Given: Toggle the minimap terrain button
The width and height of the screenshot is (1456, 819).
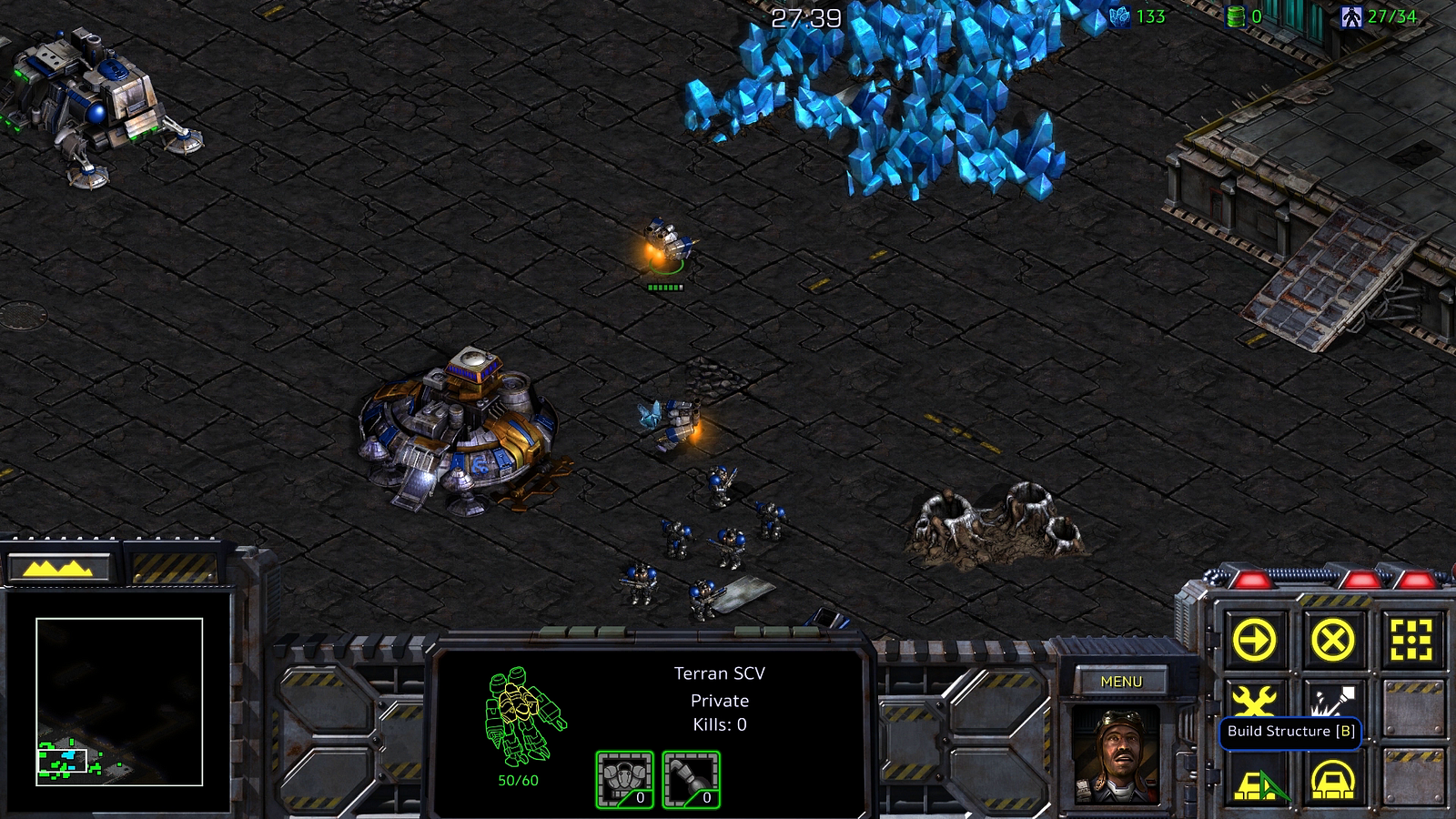Looking at the screenshot, I should tap(58, 568).
